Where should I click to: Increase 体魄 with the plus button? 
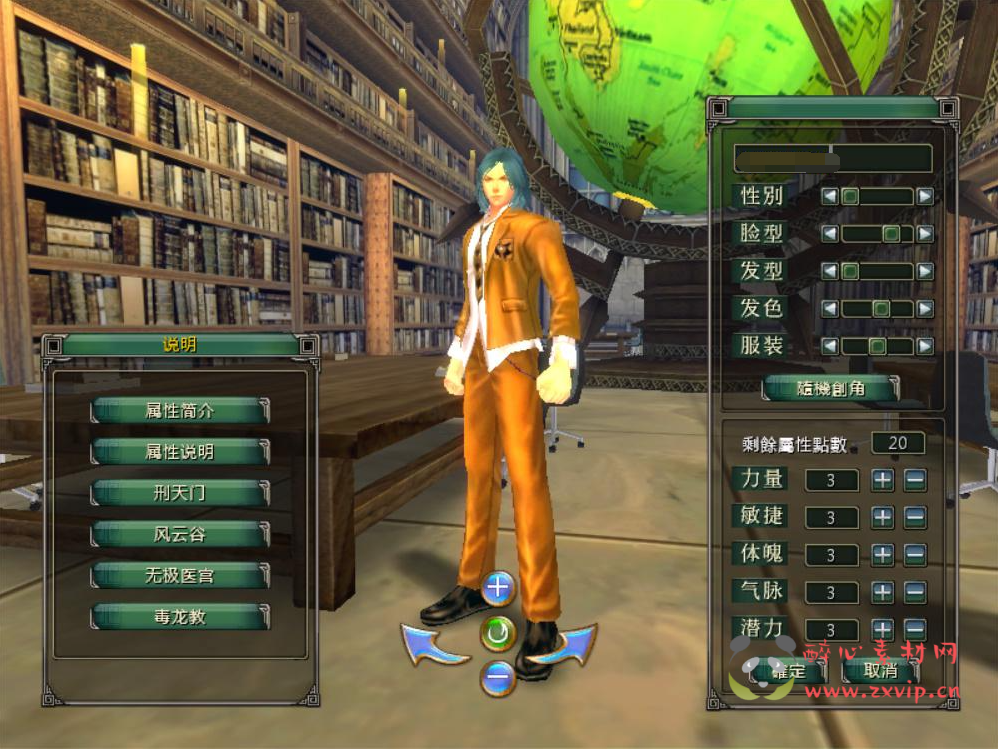point(882,555)
